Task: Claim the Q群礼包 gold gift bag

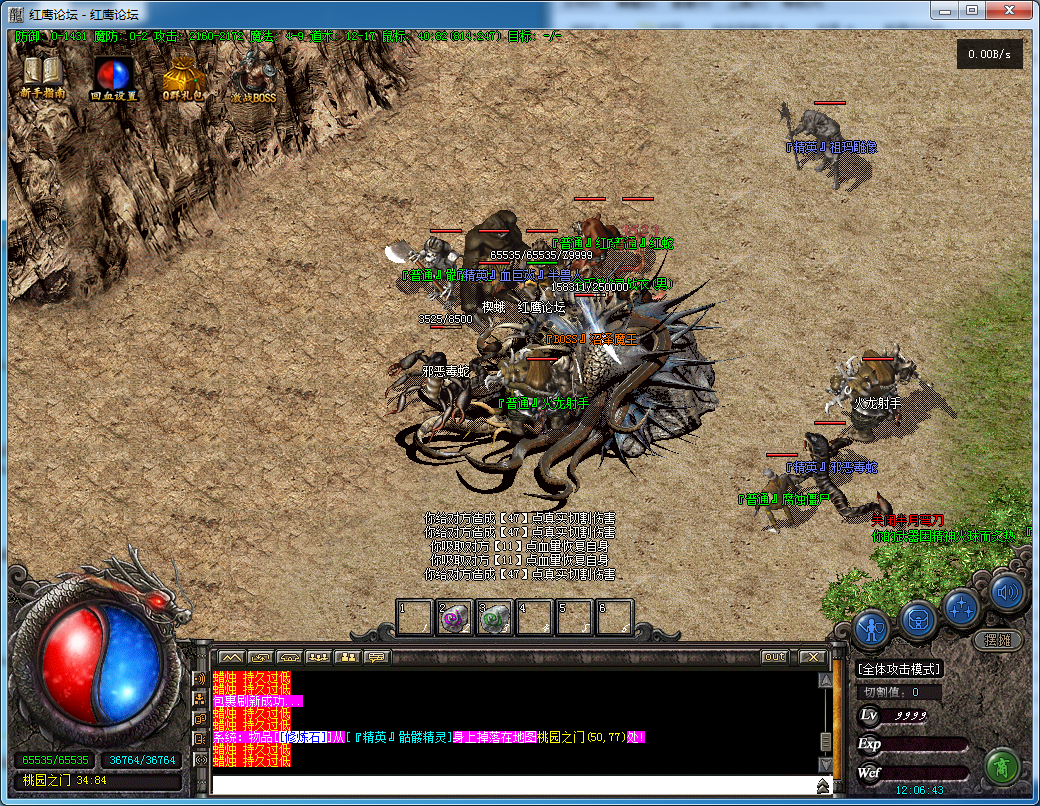Action: click(182, 75)
